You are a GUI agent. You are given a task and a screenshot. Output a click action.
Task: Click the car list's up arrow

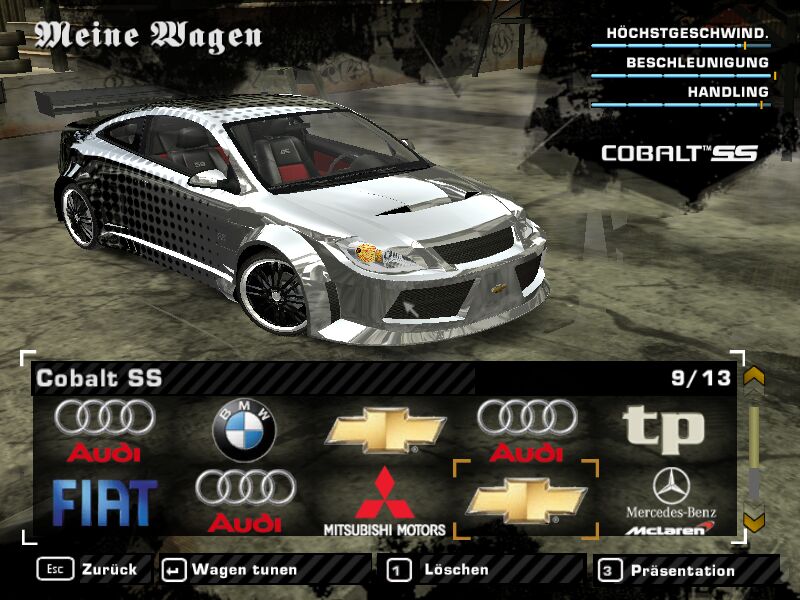click(x=754, y=377)
